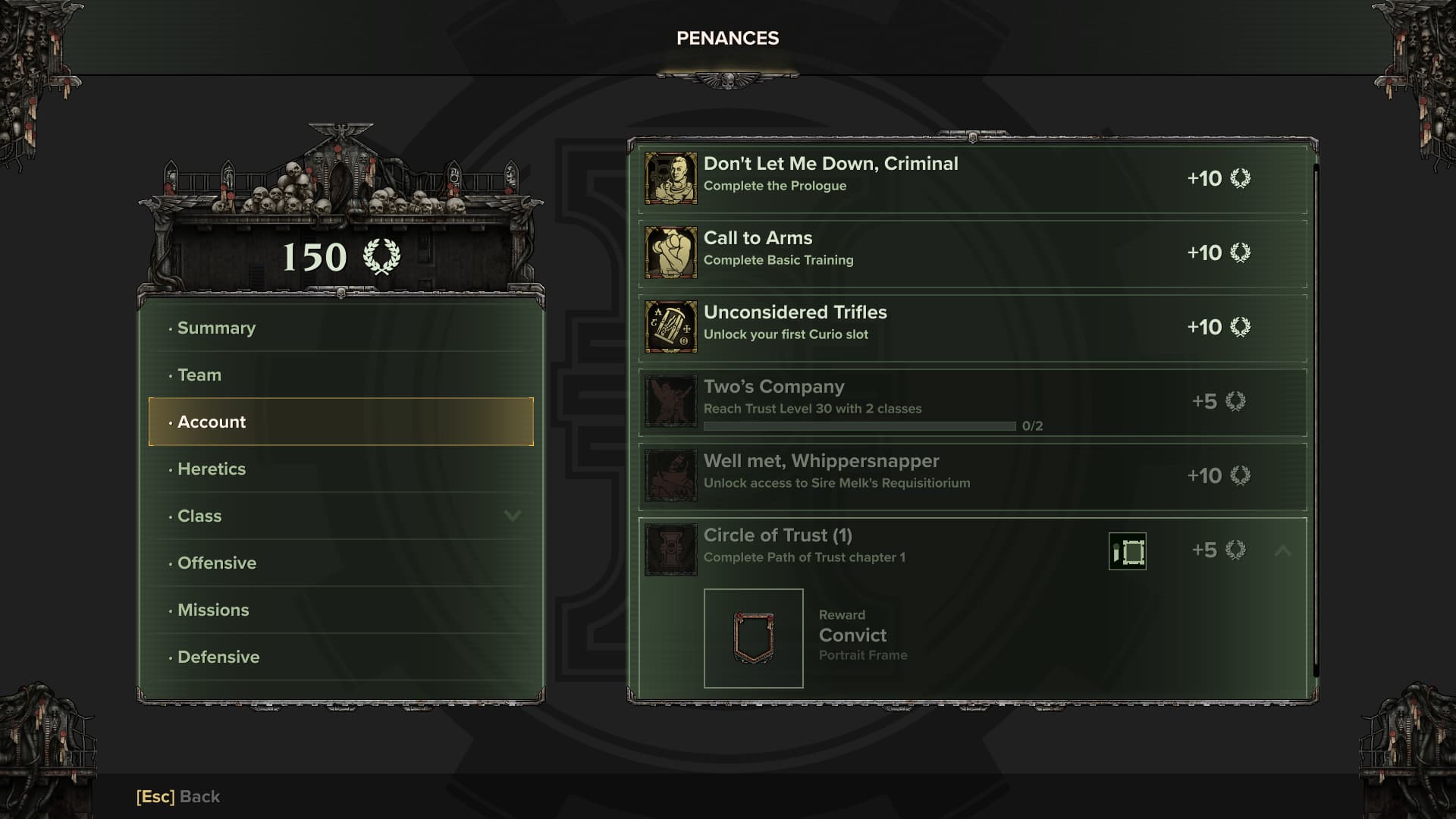Go back from the Penances screen
Viewport: 1456px width, 819px height.
tap(178, 796)
